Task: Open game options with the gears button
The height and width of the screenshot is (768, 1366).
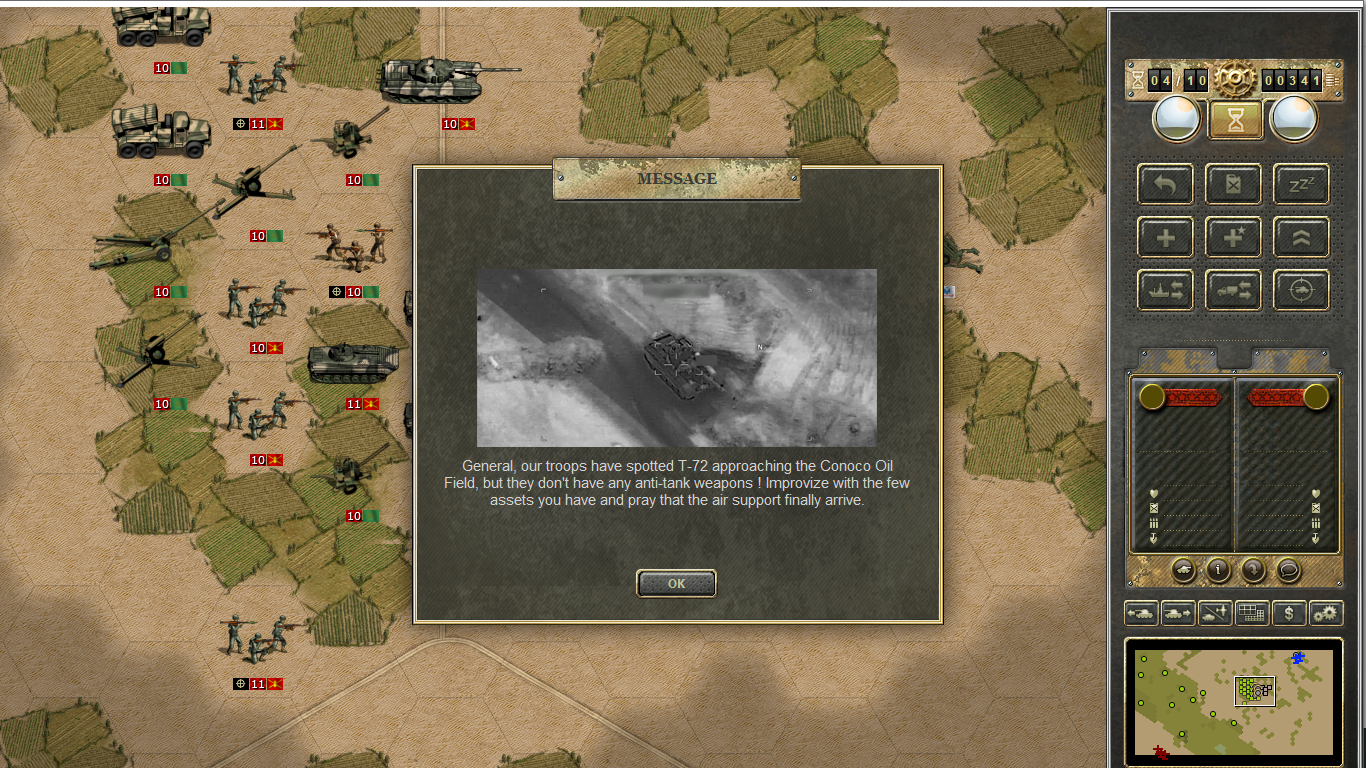Action: (x=1326, y=613)
